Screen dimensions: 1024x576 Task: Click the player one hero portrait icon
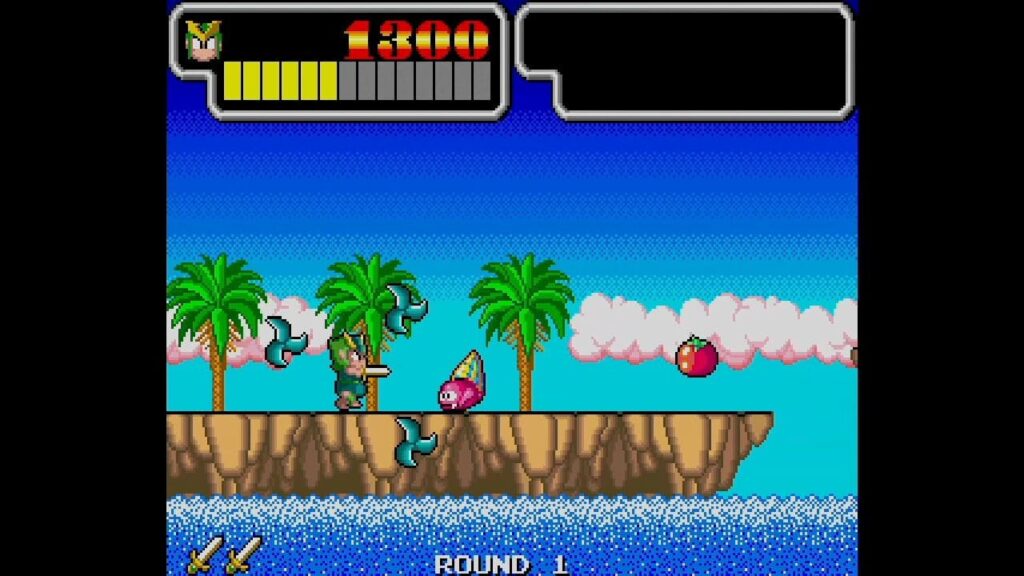pyautogui.click(x=204, y=41)
